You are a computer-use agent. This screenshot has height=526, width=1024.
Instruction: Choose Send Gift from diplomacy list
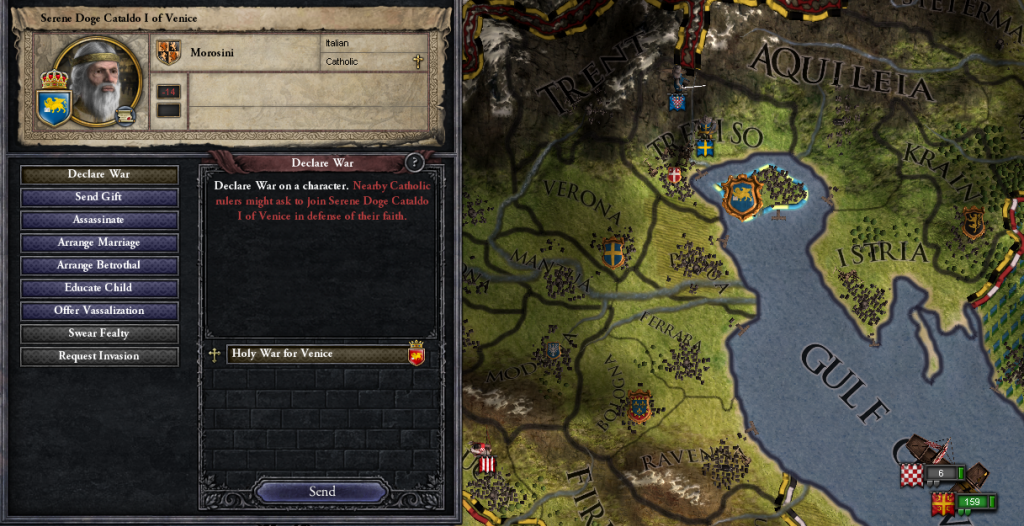[99, 198]
